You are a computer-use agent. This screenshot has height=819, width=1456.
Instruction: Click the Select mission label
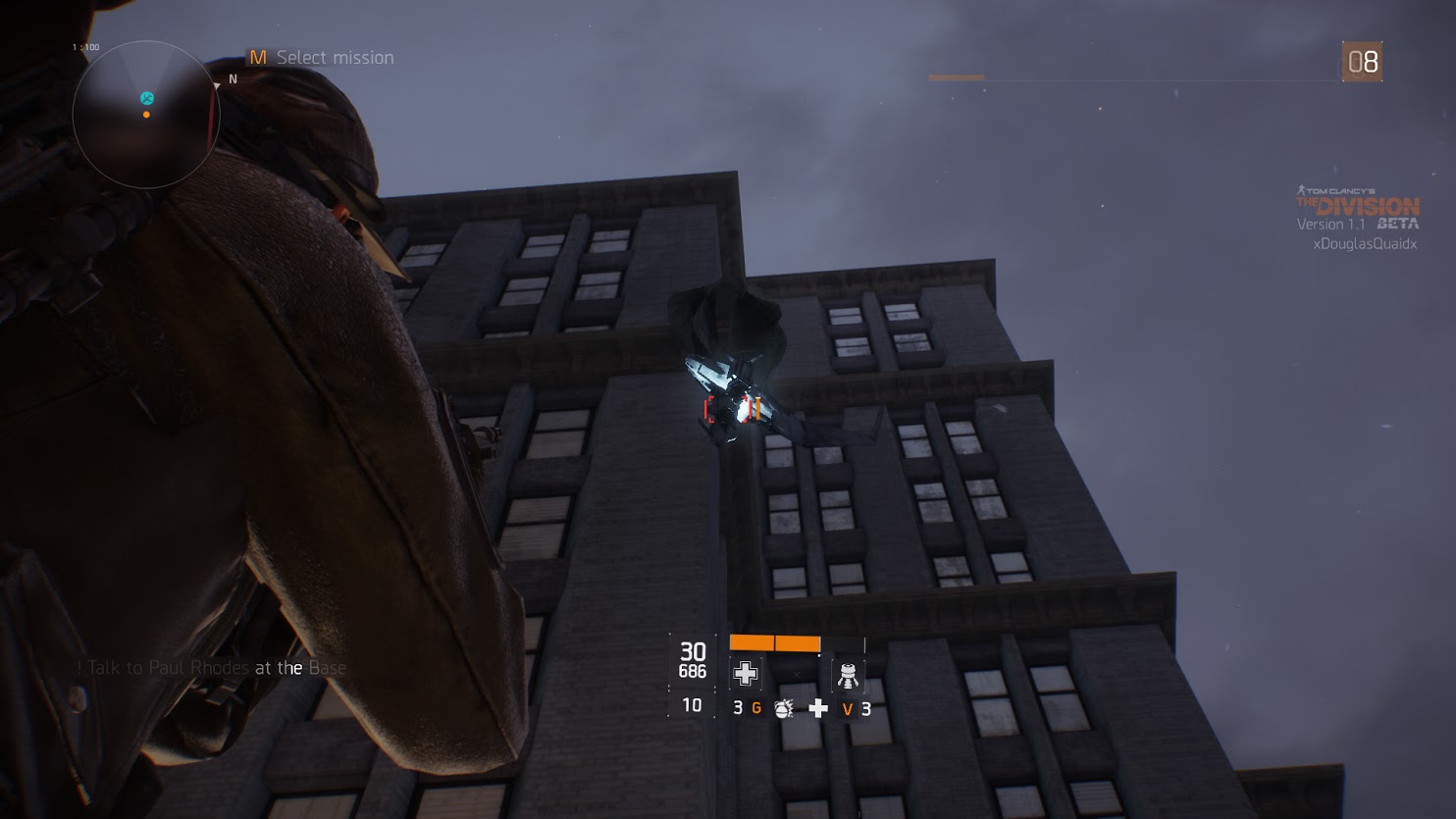pos(335,58)
